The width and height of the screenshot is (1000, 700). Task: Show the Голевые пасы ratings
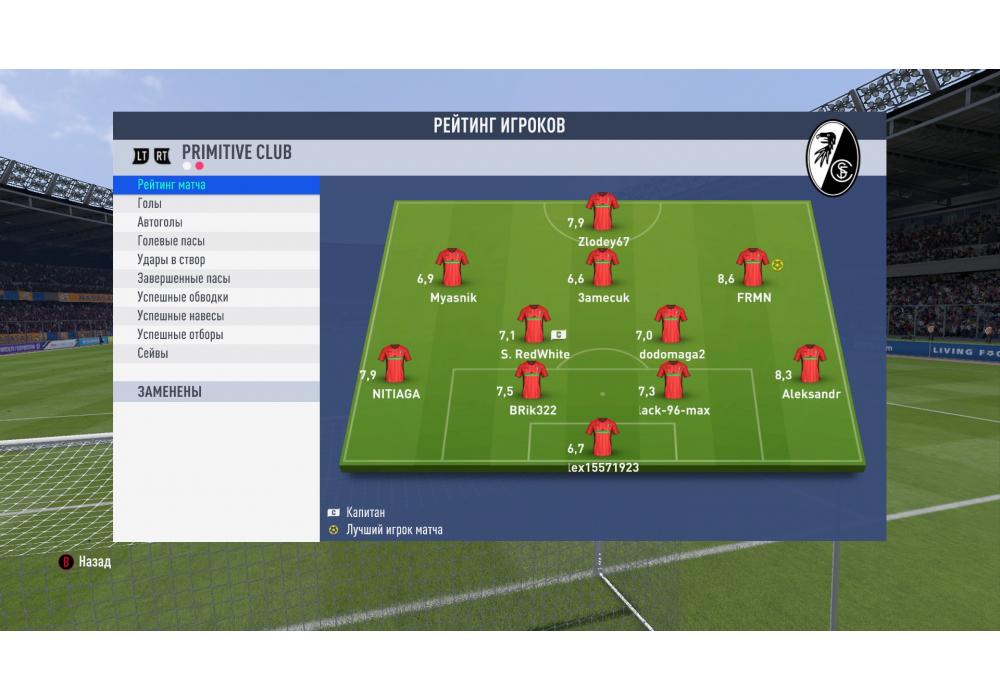216,241
